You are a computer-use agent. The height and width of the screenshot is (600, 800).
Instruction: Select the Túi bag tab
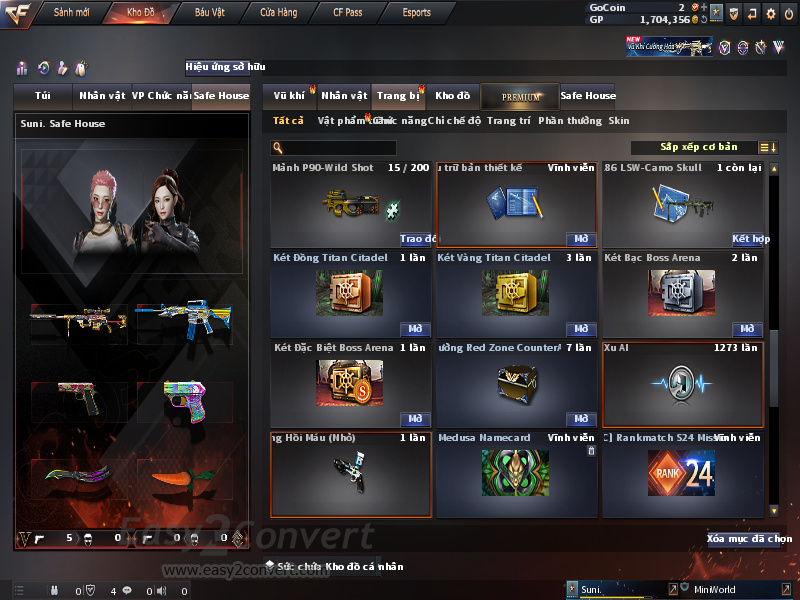pyautogui.click(x=42, y=96)
